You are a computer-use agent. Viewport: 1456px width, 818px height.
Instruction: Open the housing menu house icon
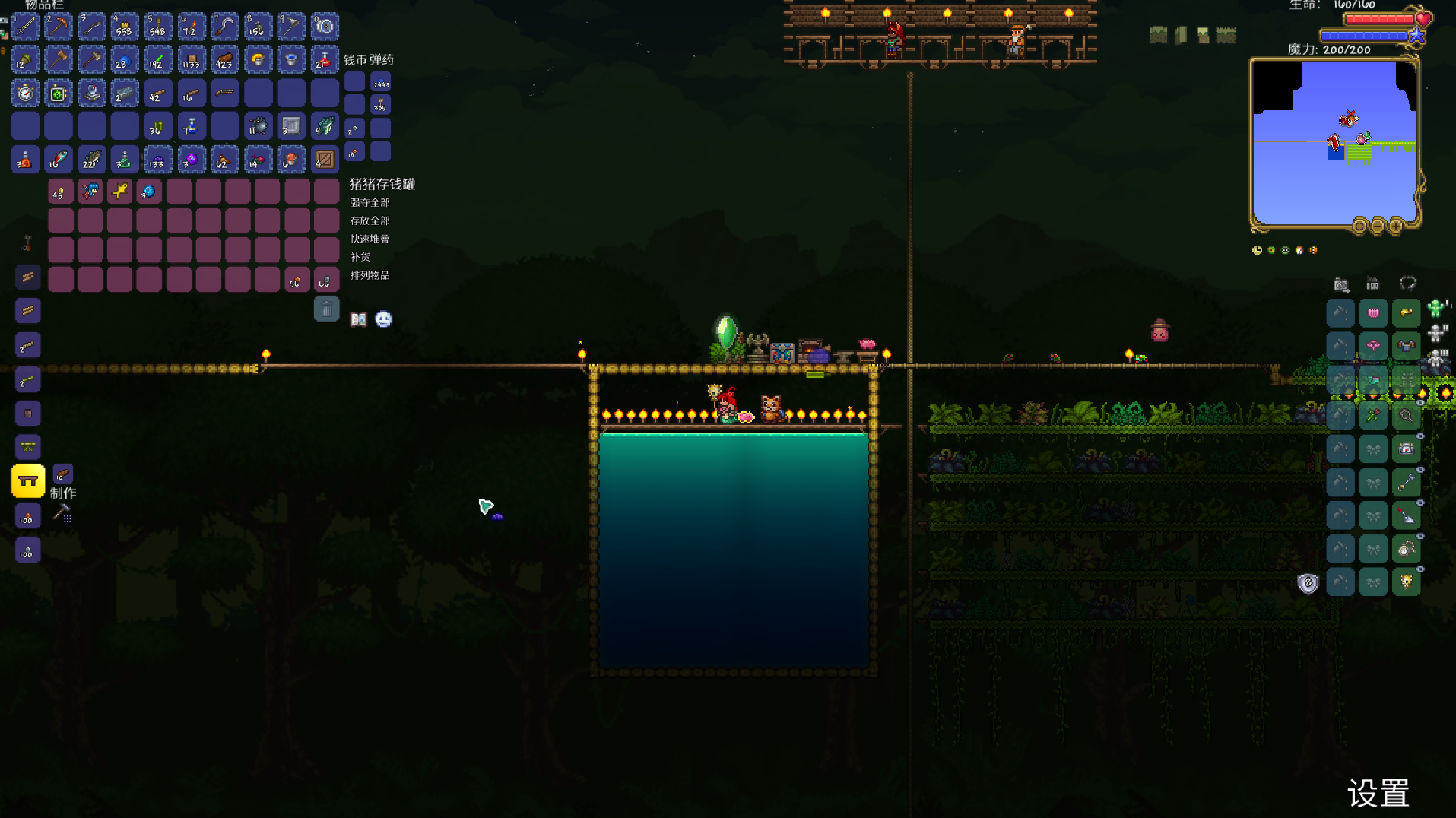point(1372,284)
